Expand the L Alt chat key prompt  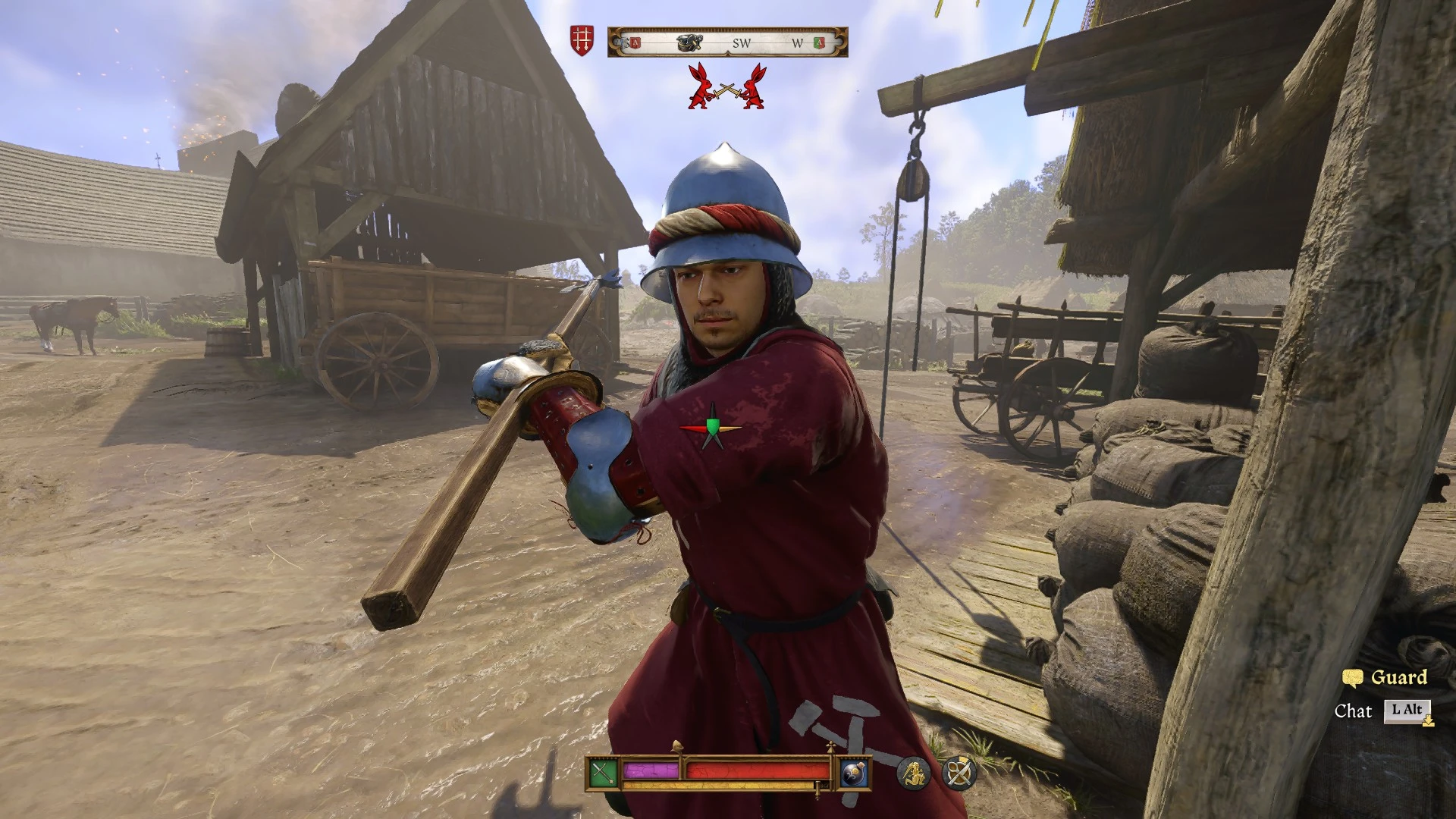point(1407,711)
